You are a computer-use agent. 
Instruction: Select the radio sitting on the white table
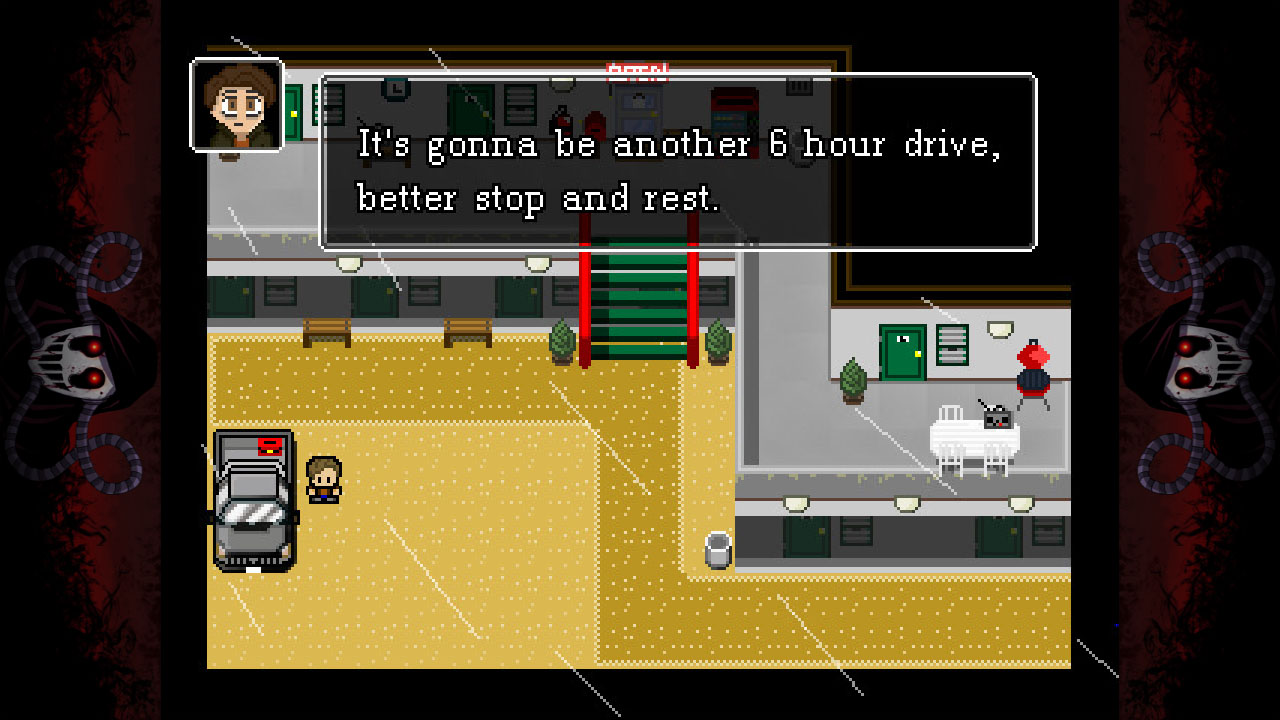pos(997,420)
